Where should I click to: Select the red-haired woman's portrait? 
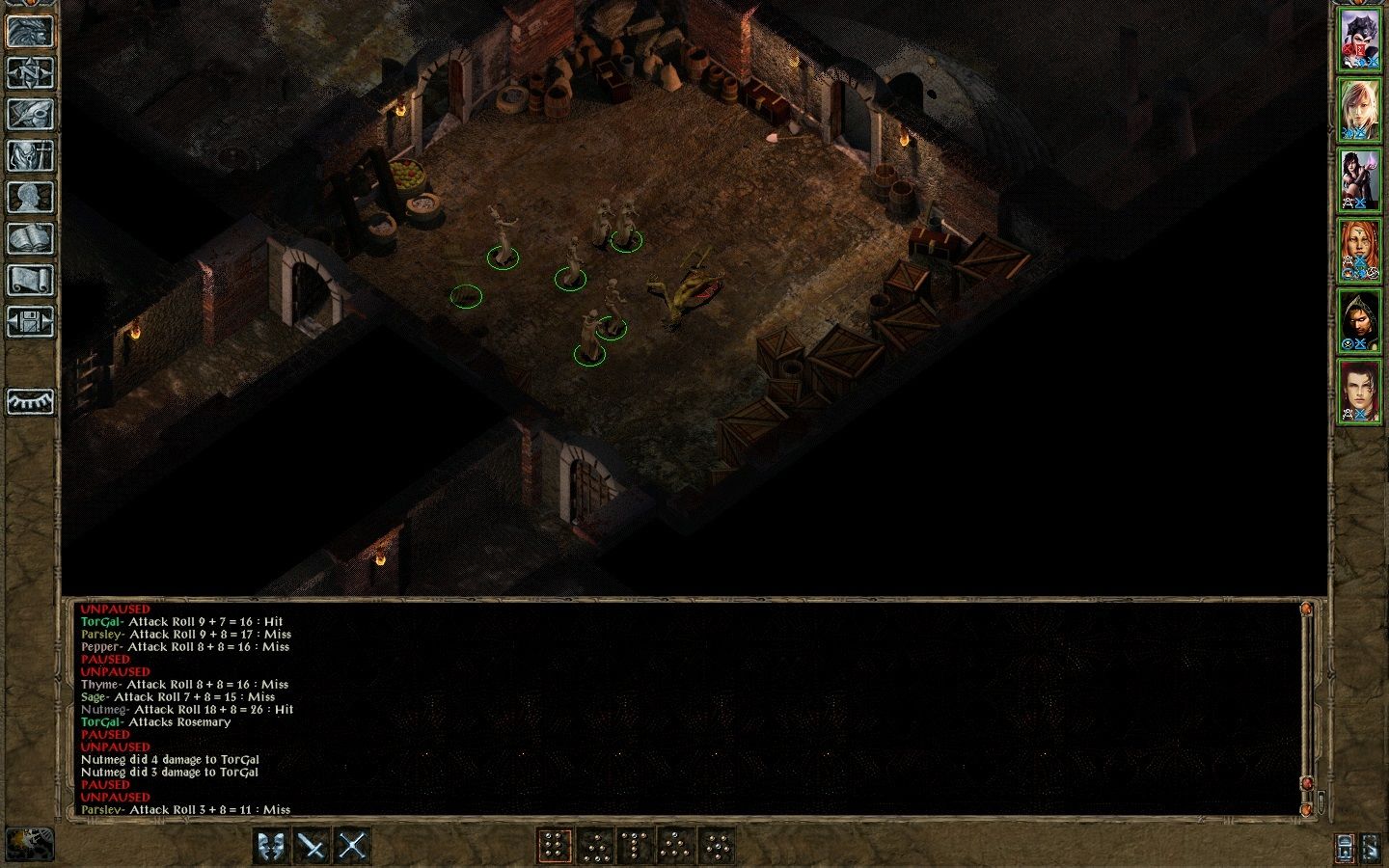tap(1359, 250)
